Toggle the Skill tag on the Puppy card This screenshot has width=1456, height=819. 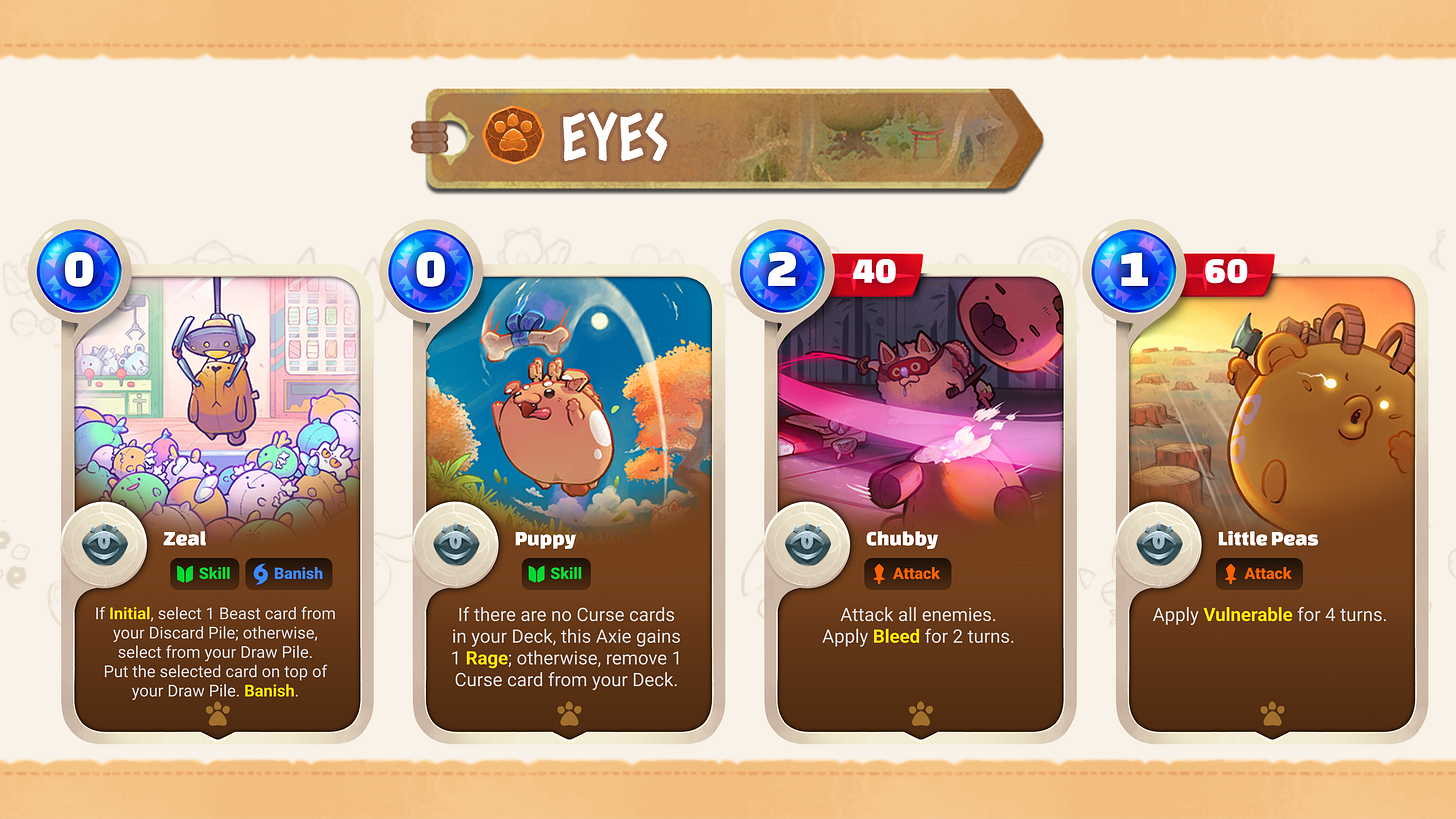click(x=555, y=573)
